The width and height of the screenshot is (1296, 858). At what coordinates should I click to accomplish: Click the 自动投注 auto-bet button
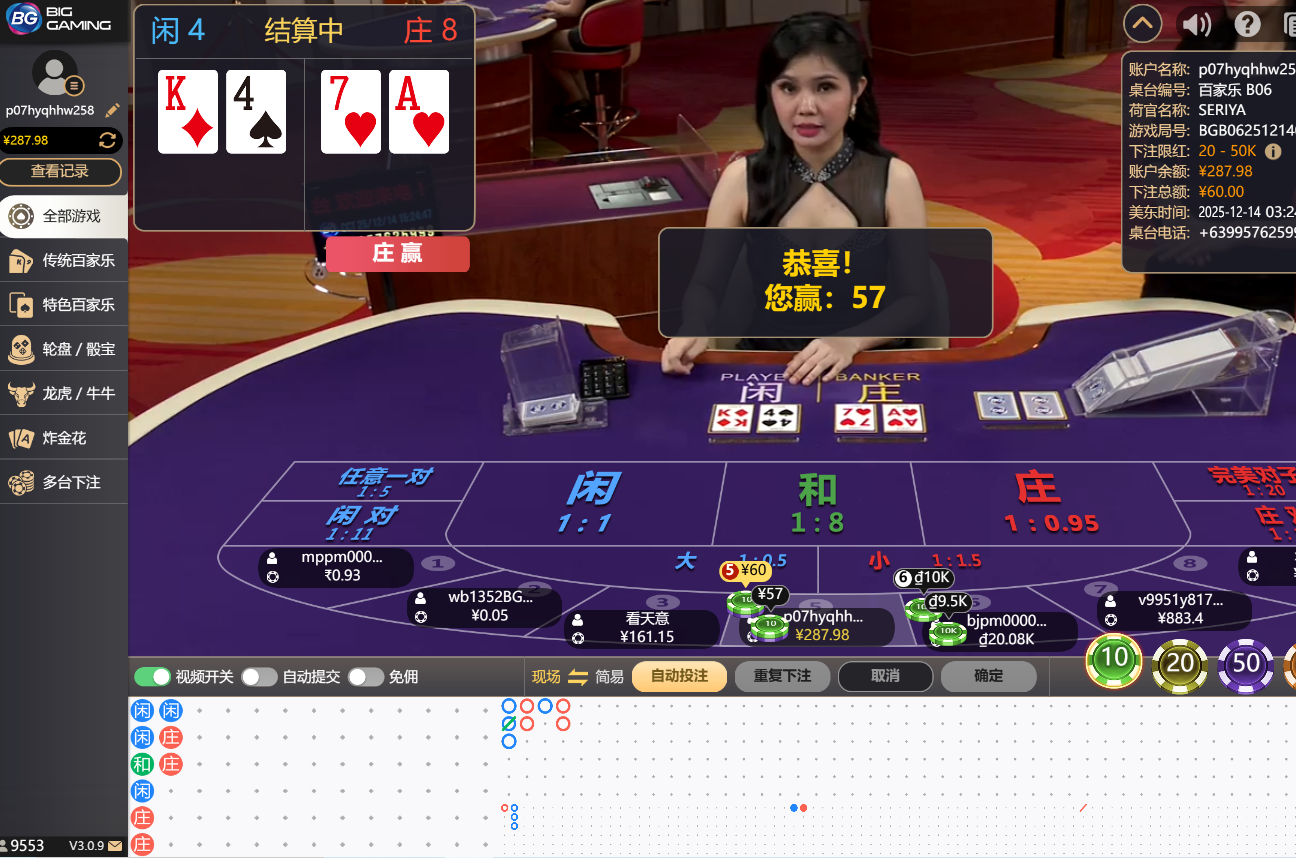(679, 676)
